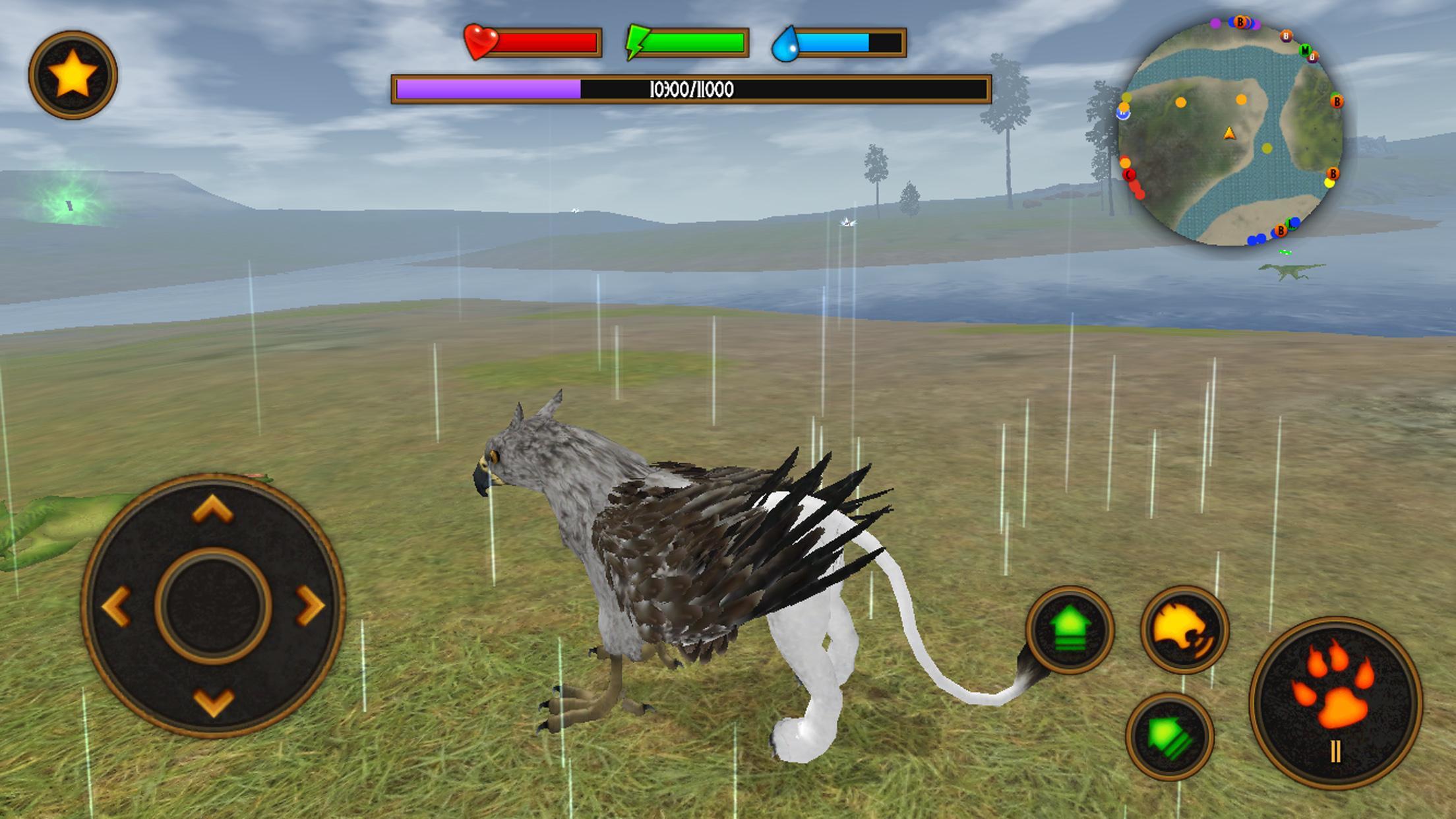
Task: Tap the heart health icon
Action: 479,42
